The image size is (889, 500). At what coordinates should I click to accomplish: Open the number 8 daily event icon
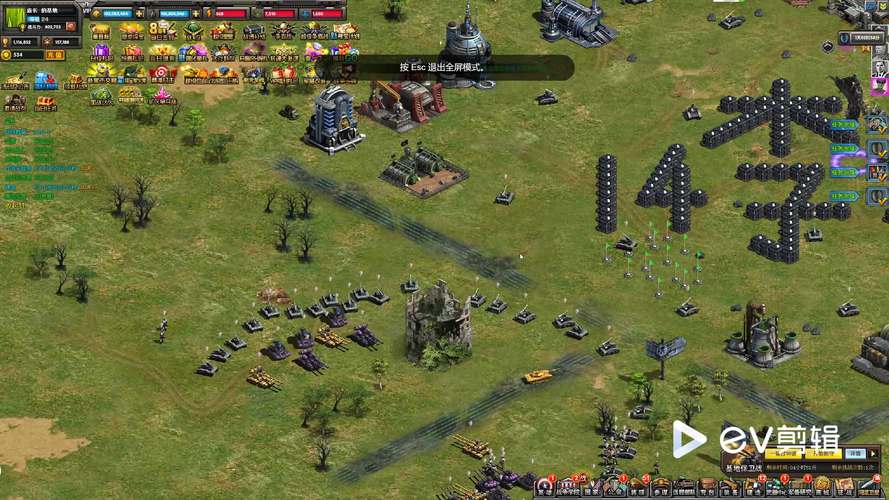coord(160,31)
